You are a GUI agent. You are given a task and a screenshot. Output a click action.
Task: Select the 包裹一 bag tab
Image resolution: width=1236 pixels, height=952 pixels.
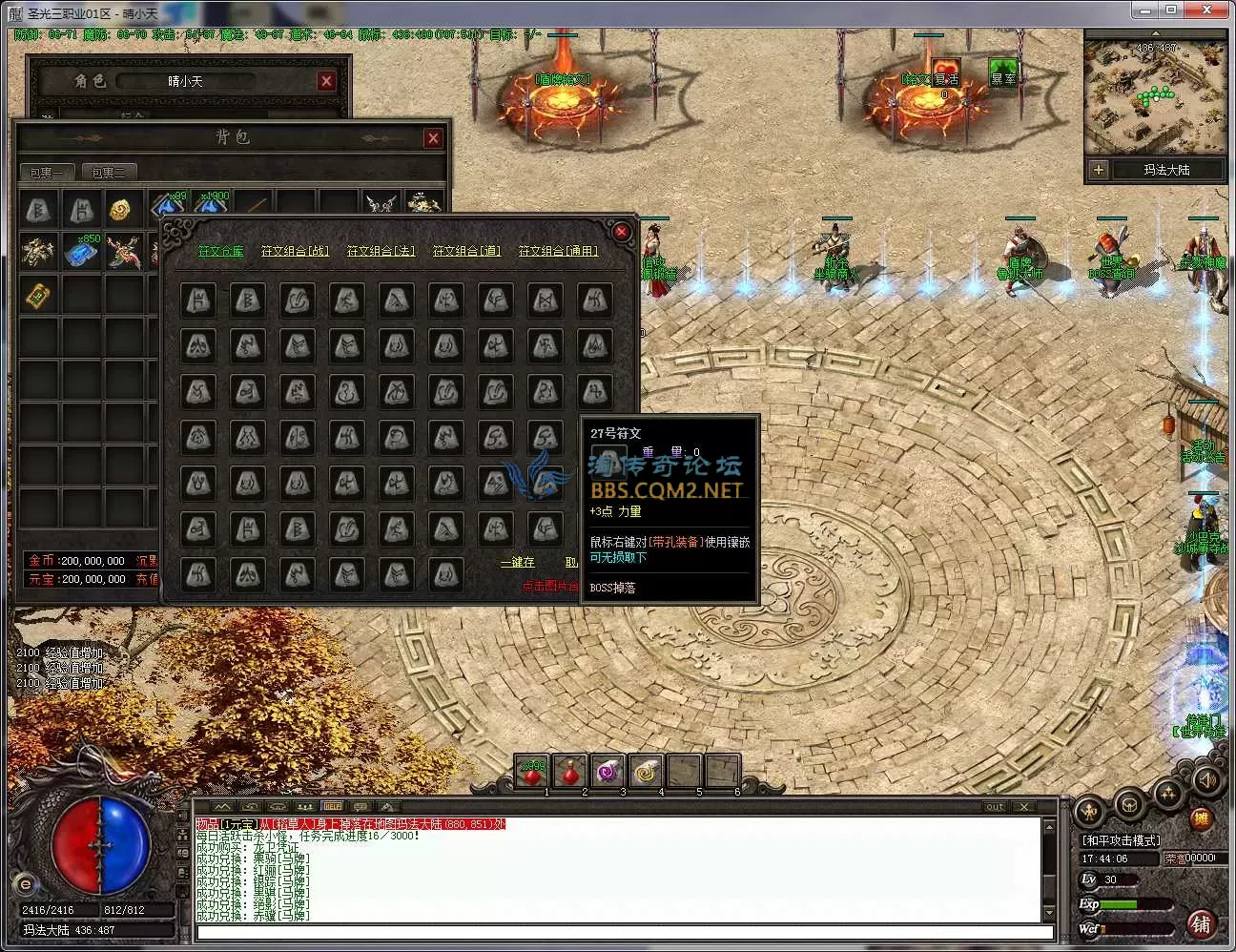[x=47, y=173]
